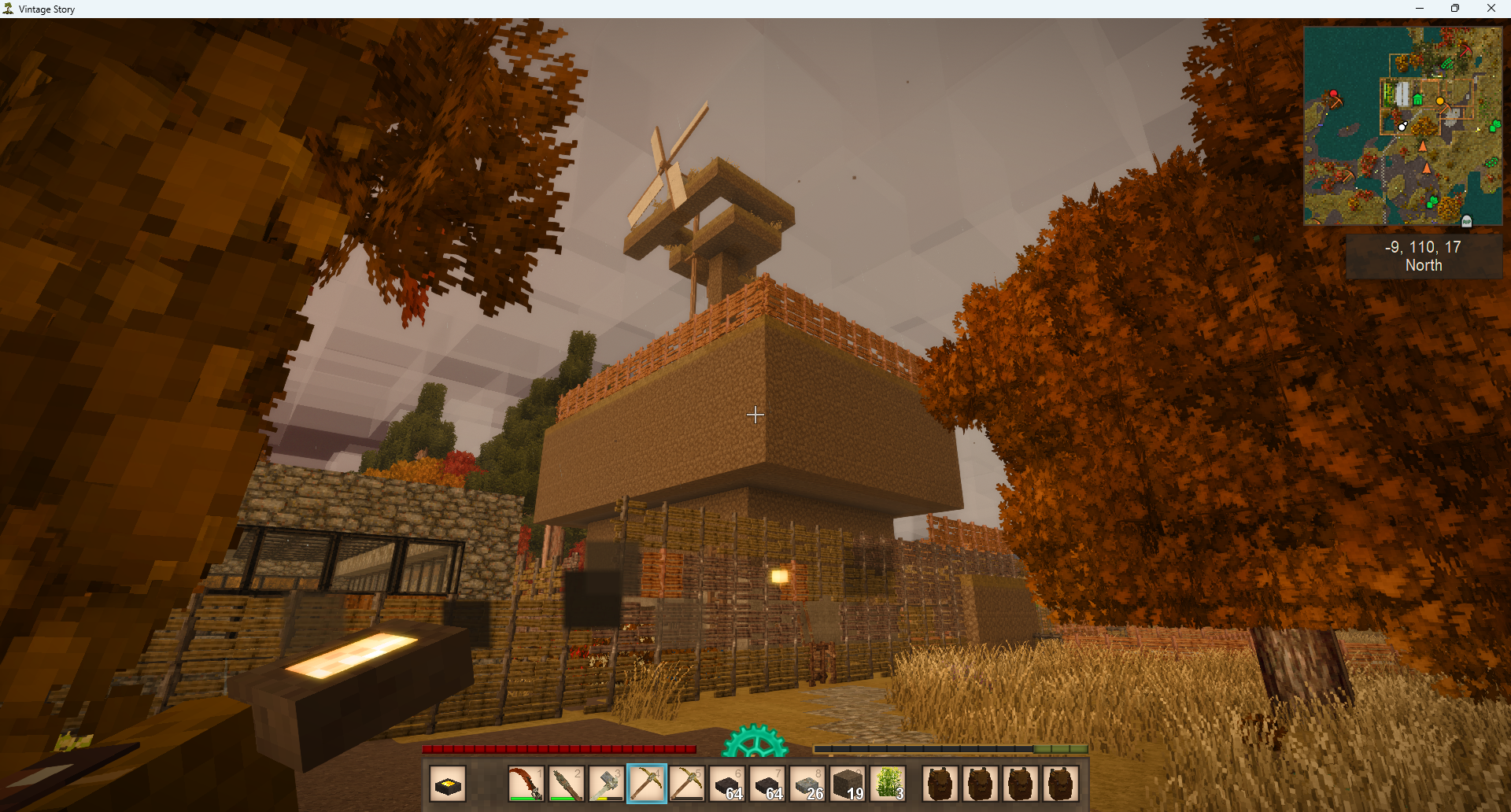Pick the soil block stack of 19

tap(848, 784)
